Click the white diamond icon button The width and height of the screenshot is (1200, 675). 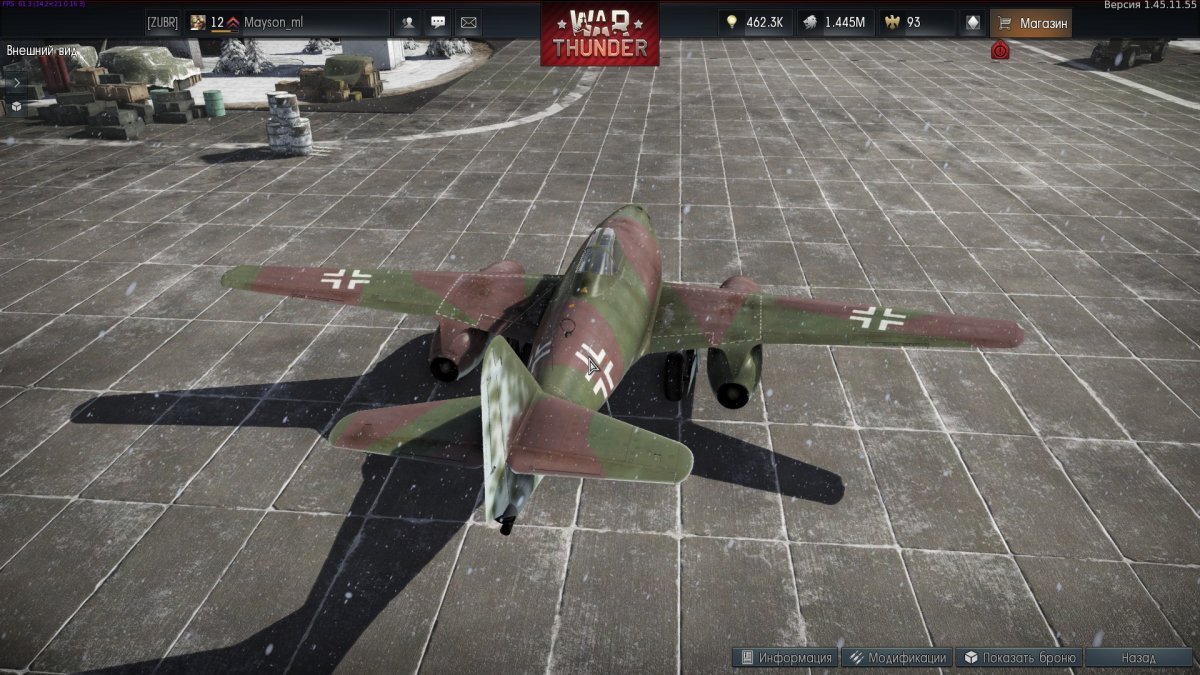[x=973, y=22]
